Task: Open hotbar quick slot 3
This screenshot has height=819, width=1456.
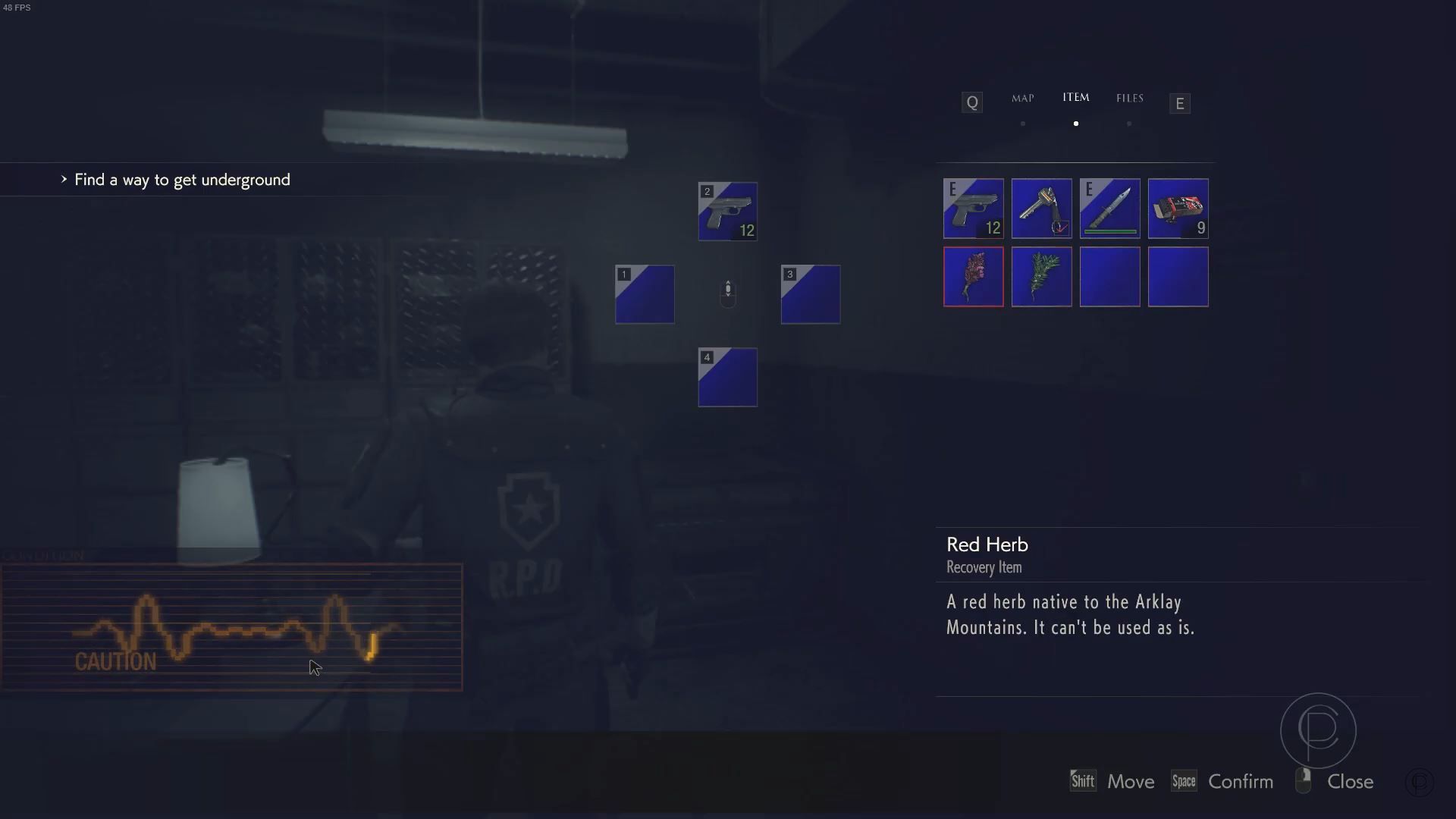Action: (810, 294)
